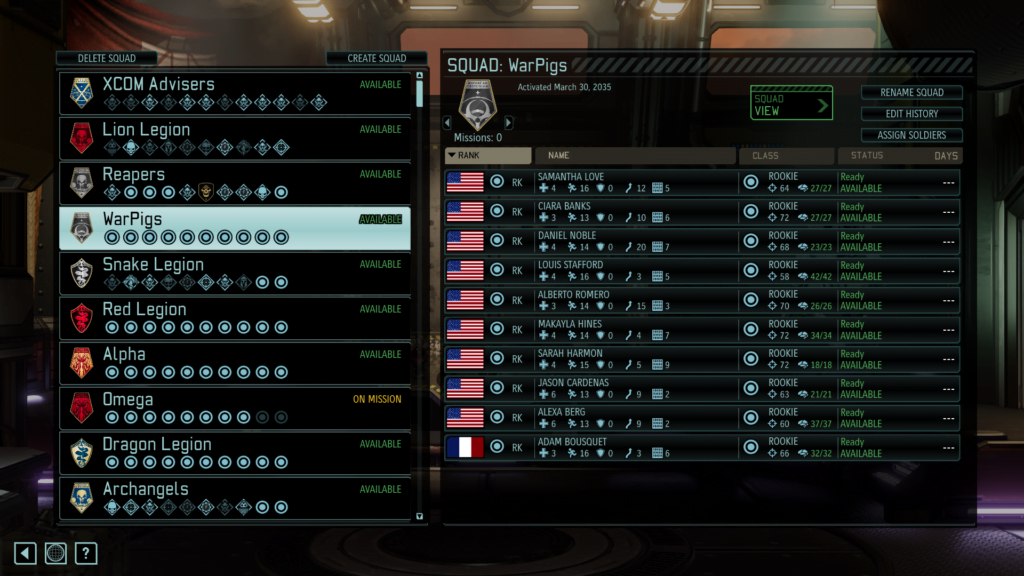
Task: Sort the roster by Name header
Action: 636,156
